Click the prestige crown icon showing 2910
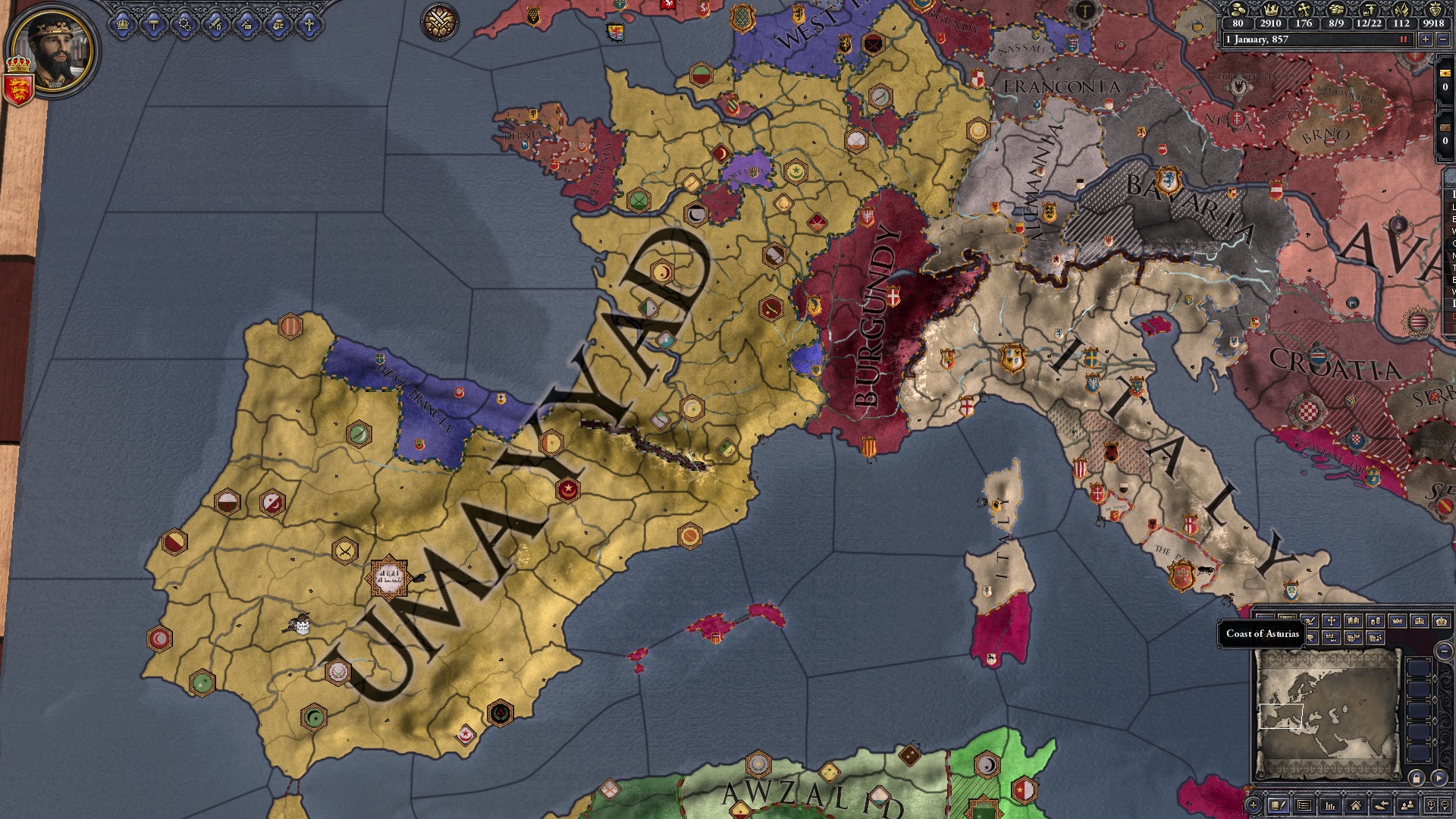 (x=1271, y=11)
